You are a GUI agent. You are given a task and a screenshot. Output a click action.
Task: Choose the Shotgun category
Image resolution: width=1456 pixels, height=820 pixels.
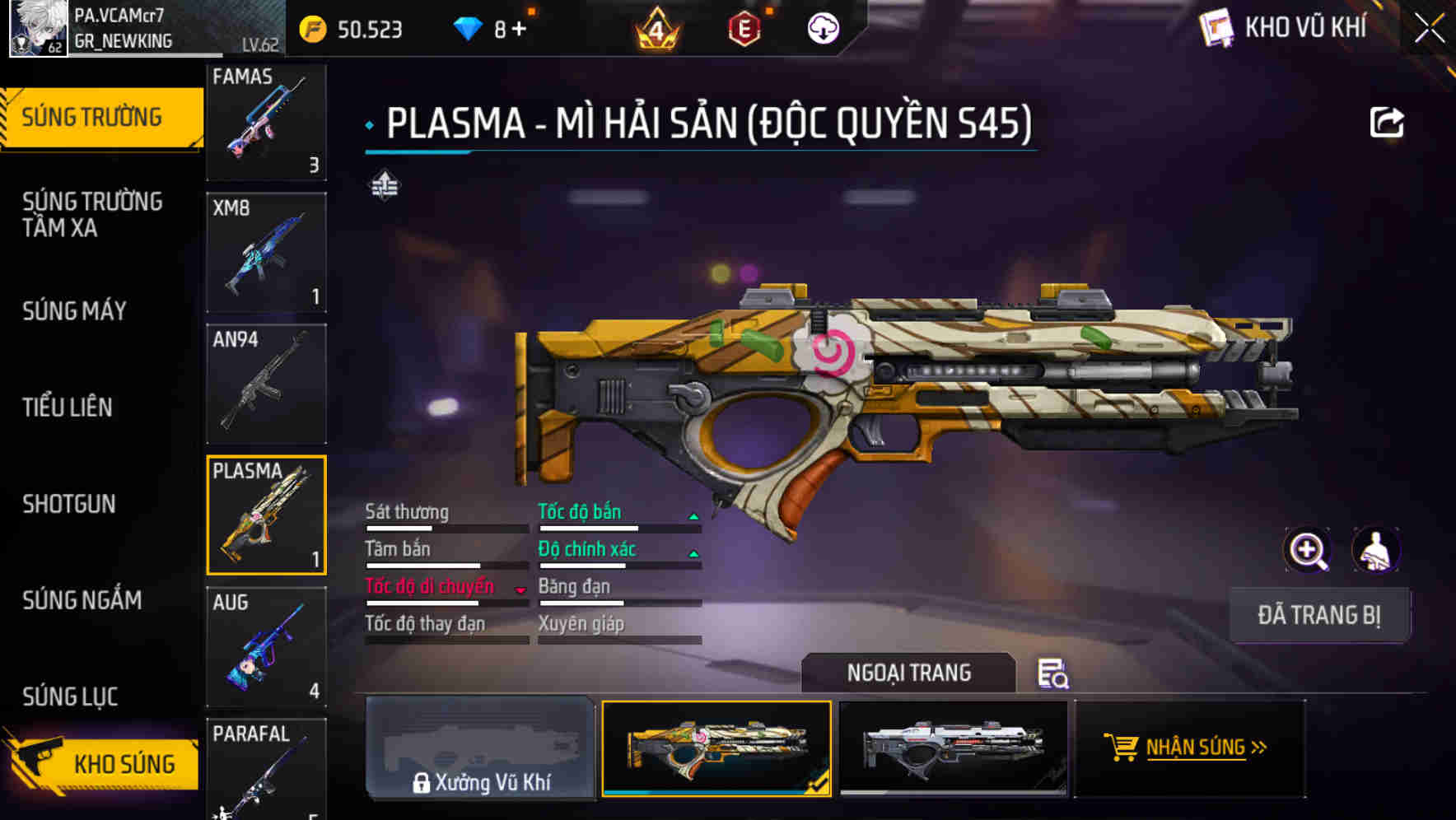pos(69,503)
